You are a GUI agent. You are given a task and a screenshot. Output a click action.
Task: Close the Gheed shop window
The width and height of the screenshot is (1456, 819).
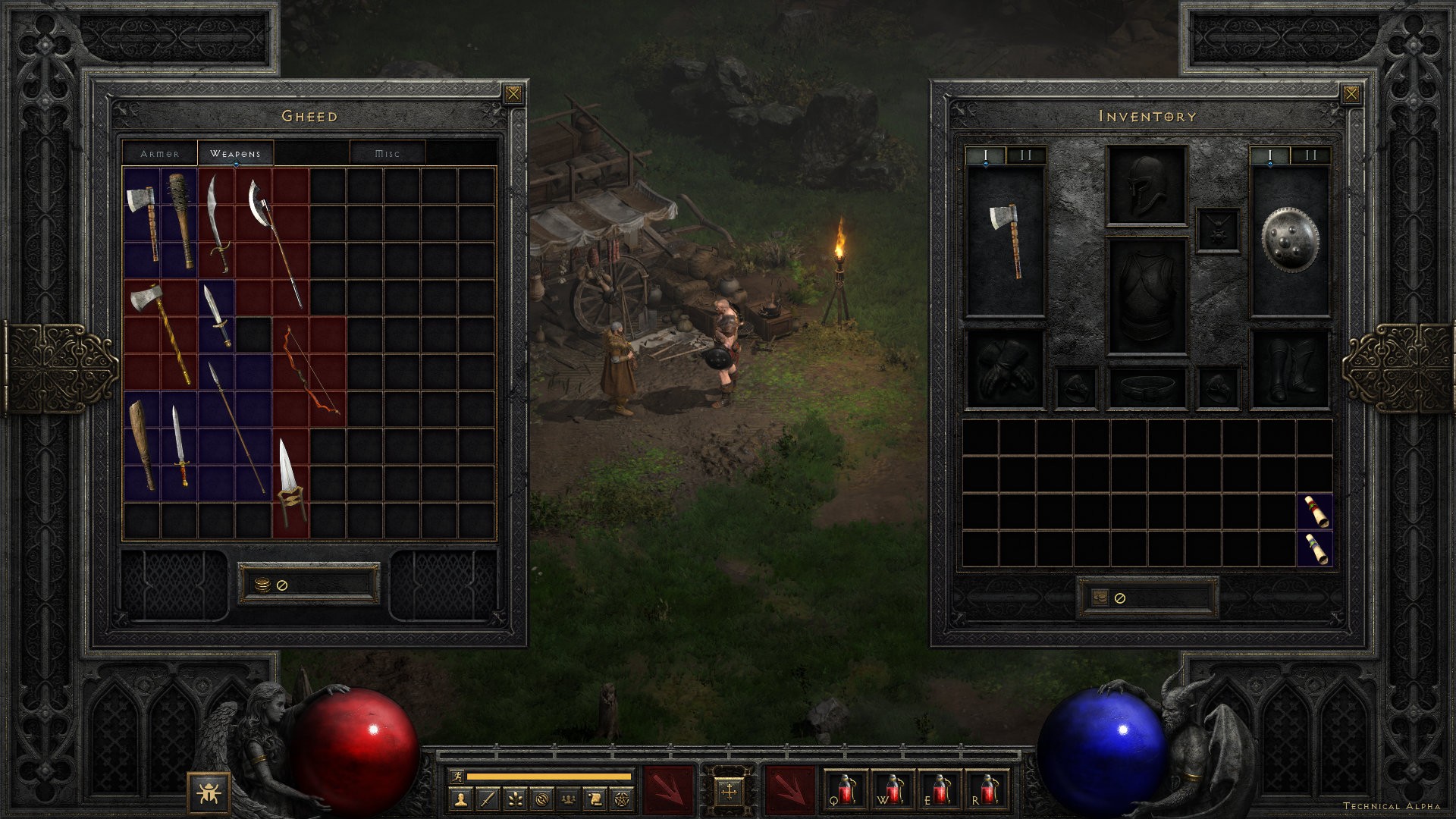[513, 94]
